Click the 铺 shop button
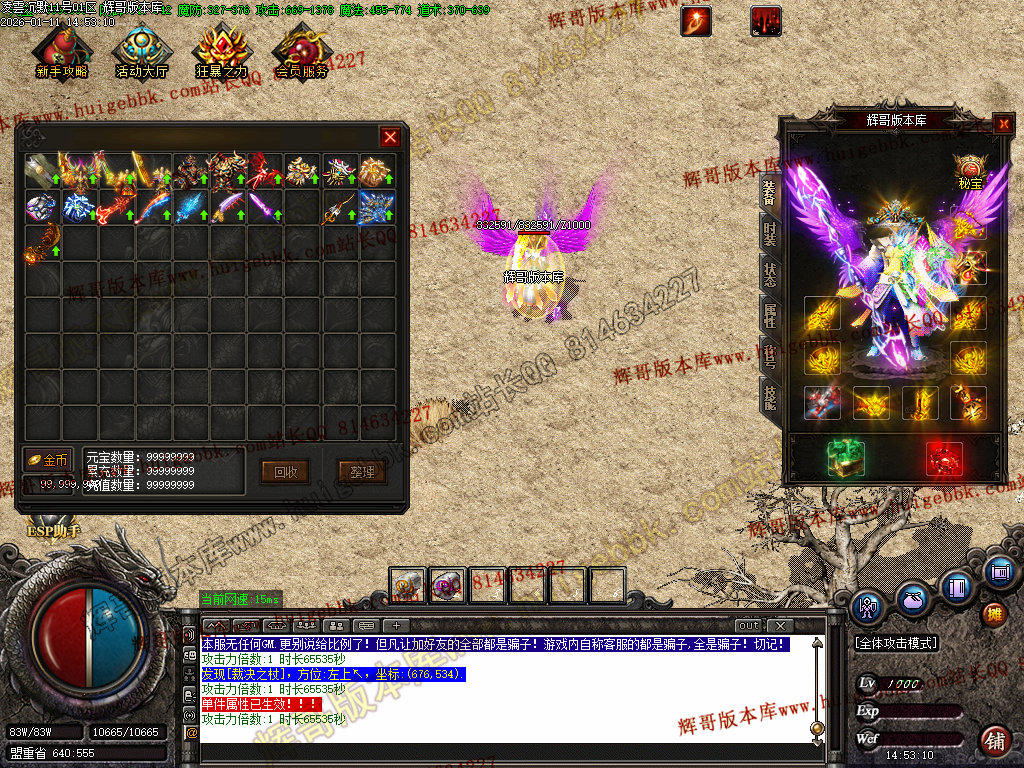This screenshot has height=768, width=1024. coord(994,741)
